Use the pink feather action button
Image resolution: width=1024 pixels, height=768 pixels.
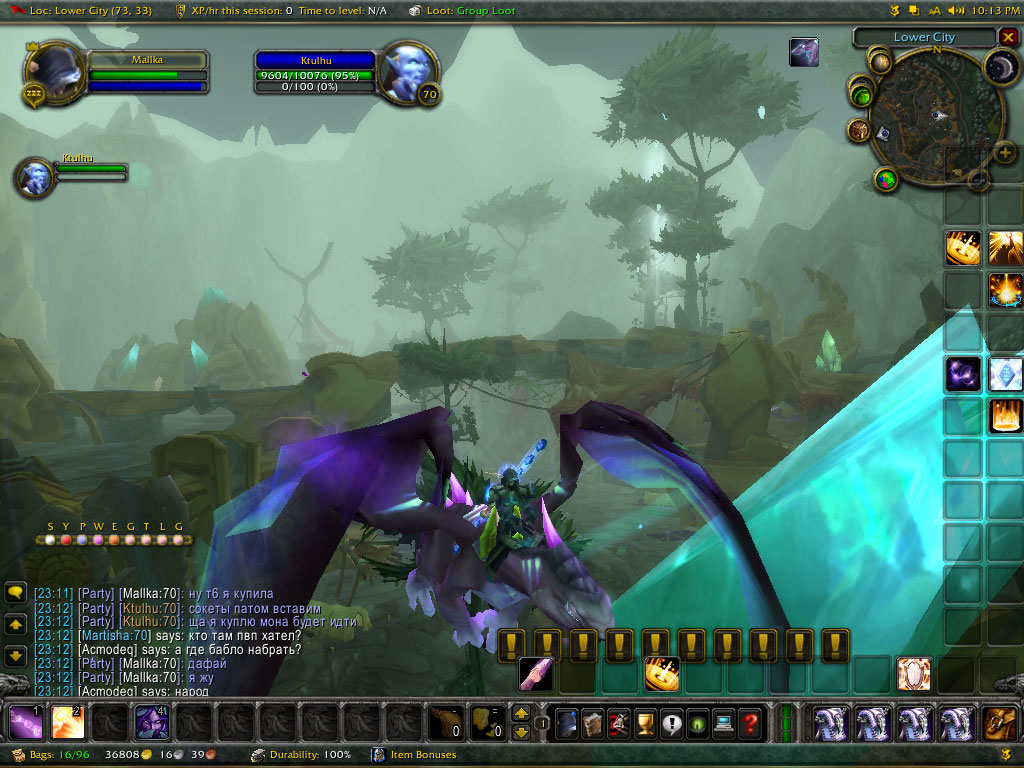[536, 673]
